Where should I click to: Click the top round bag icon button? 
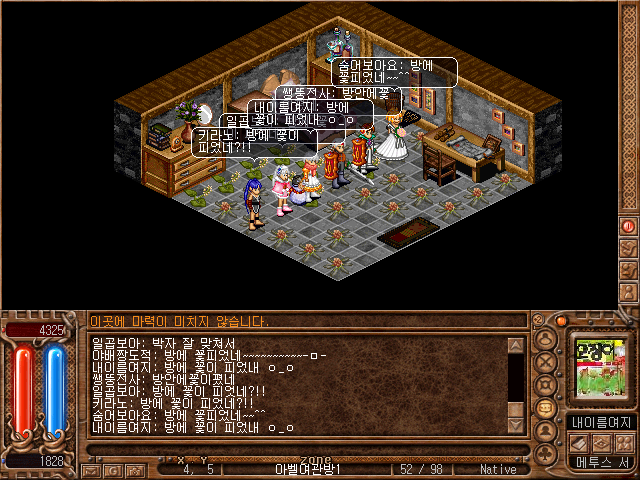click(x=547, y=340)
